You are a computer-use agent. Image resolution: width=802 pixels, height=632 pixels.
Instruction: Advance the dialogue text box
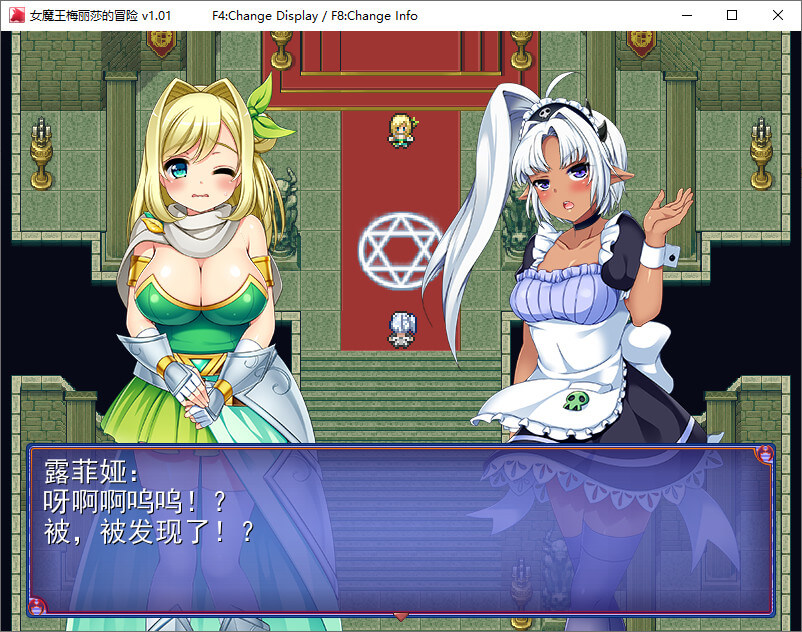point(400,528)
